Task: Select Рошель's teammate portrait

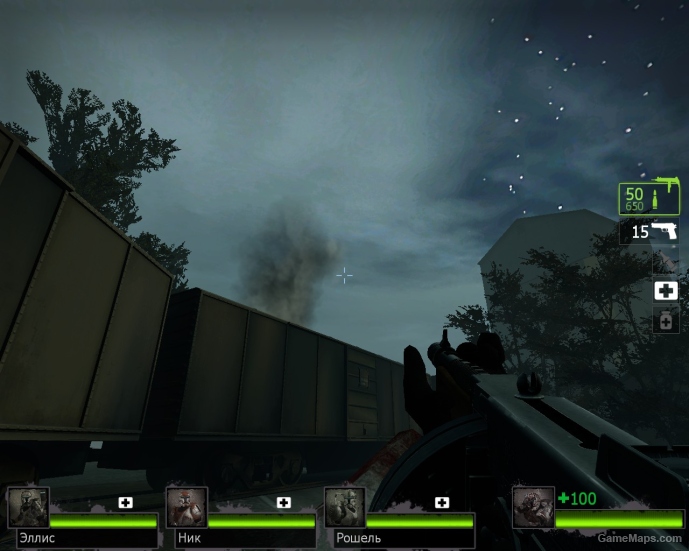Action: 345,507
